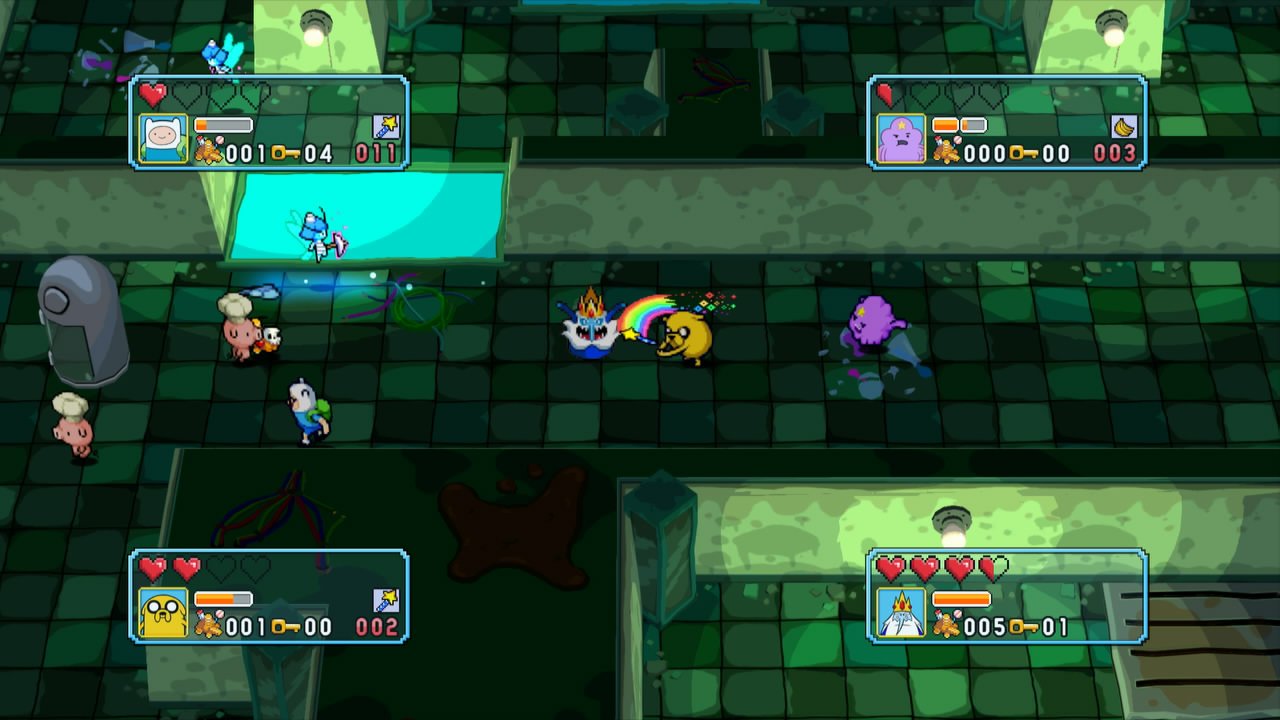Select Jake's character portrait
Viewport: 1280px width, 720px height.
163,612
